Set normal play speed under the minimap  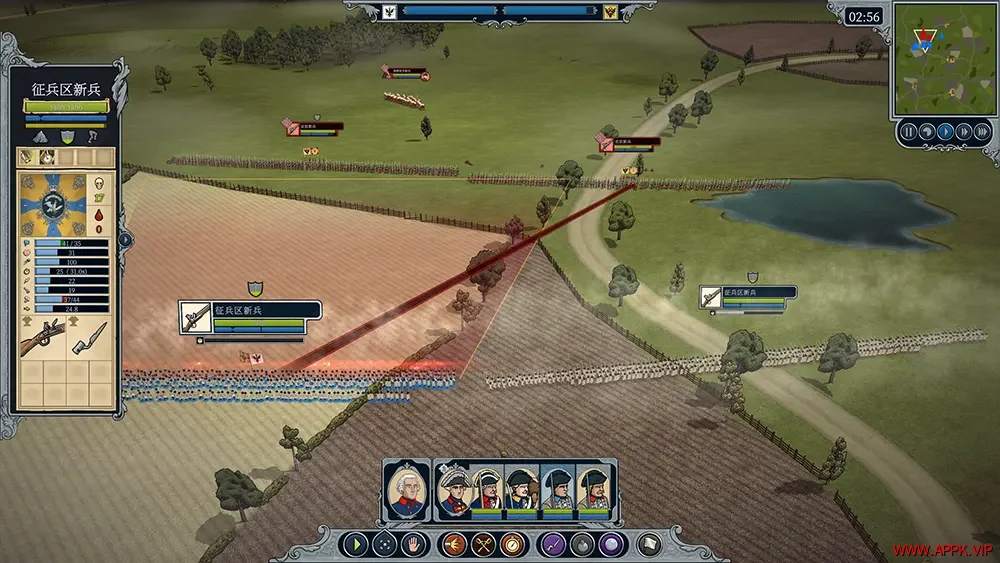click(x=945, y=131)
